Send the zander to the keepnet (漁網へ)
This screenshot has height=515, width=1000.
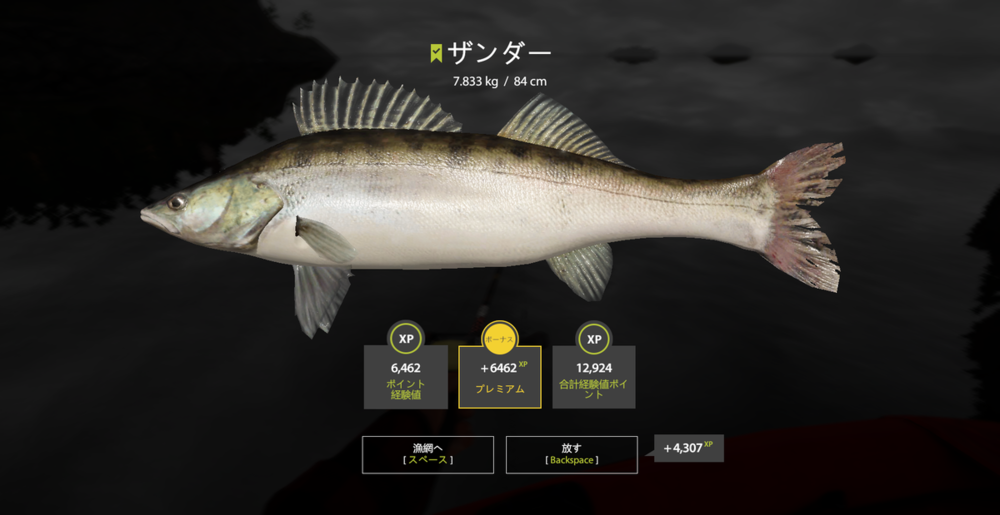[x=428, y=454]
